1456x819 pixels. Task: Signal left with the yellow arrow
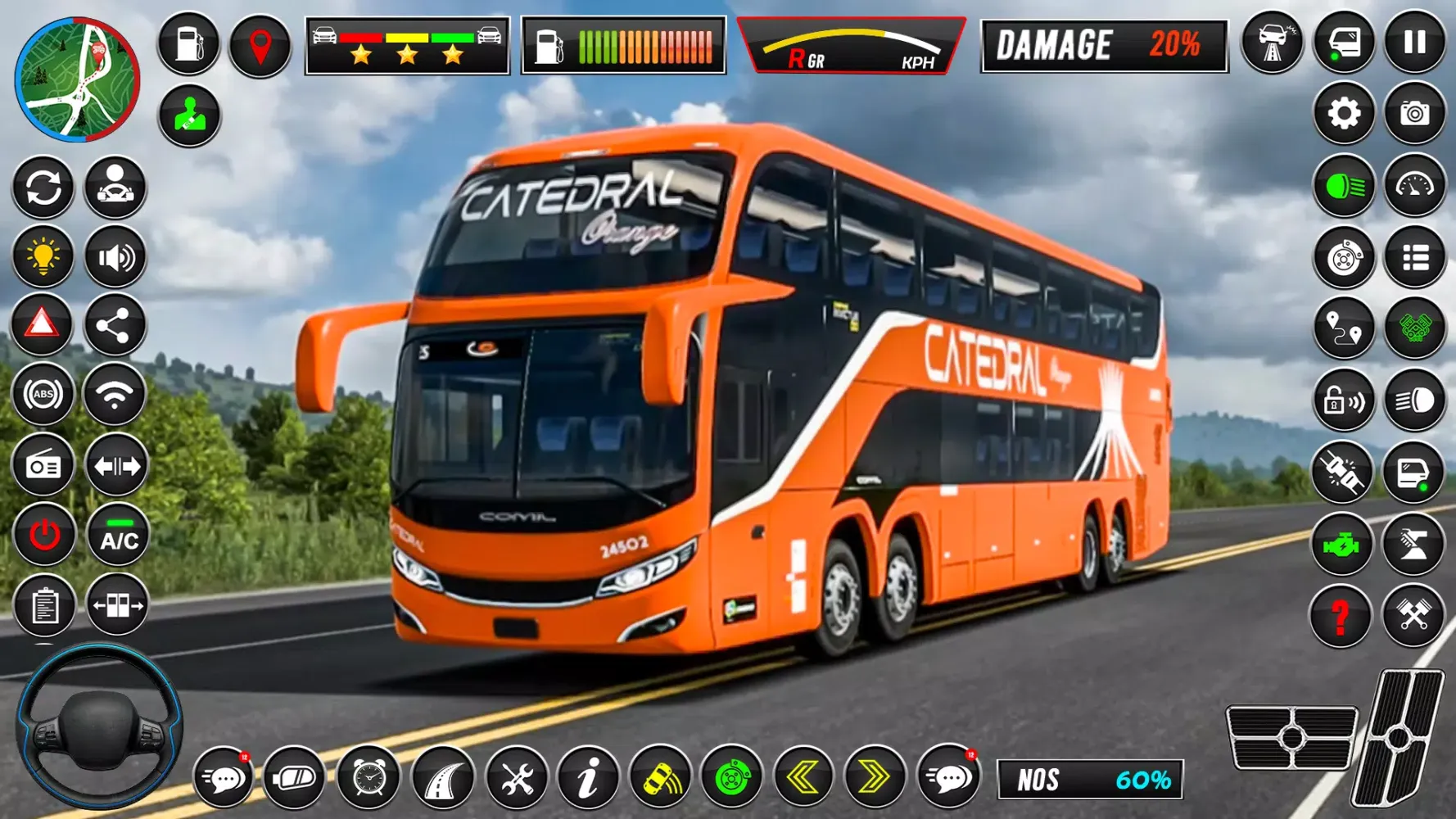coord(803,776)
